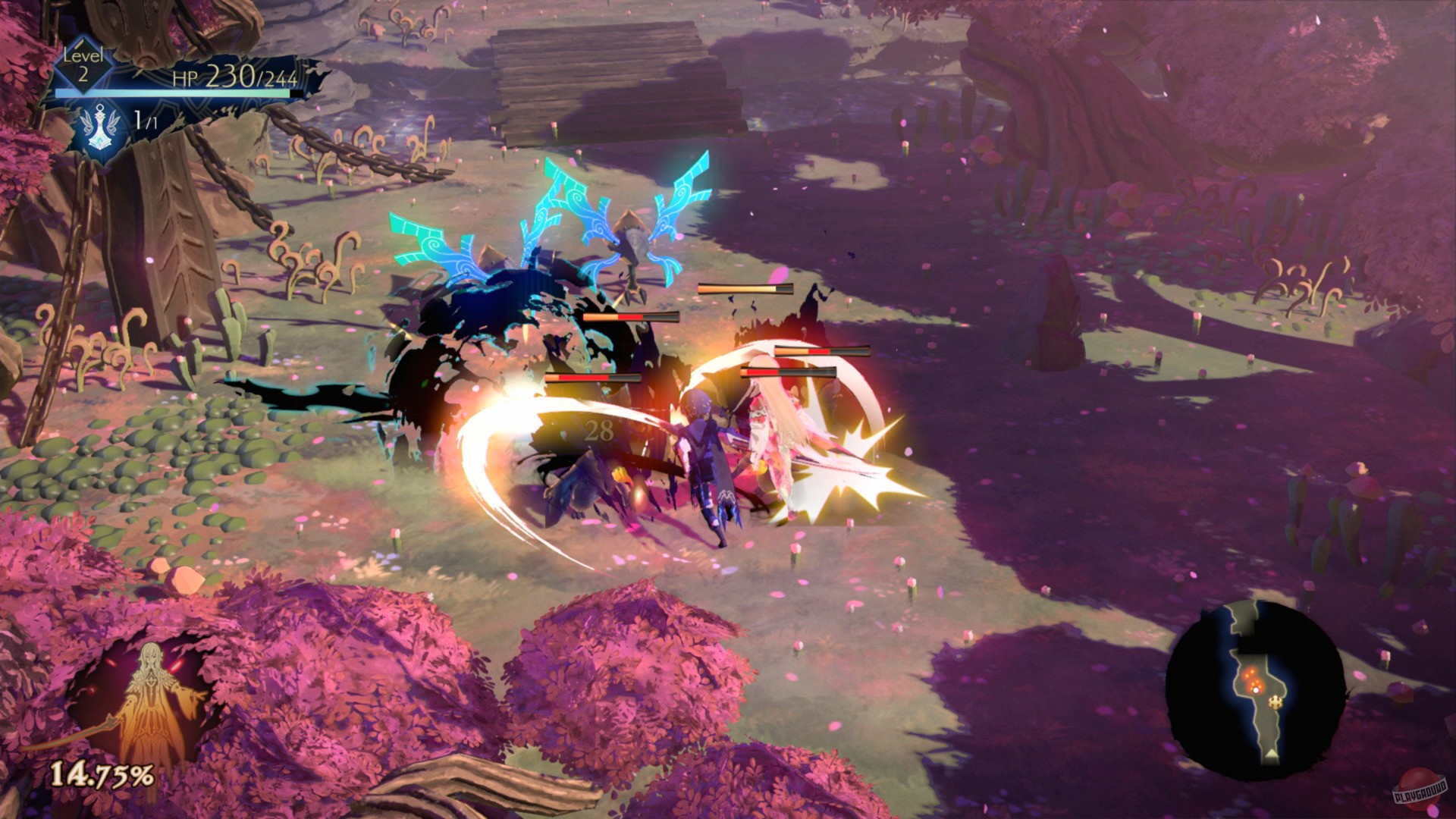Click the damage number 28 above the enemy
This screenshot has width=1456, height=819.
598,431
